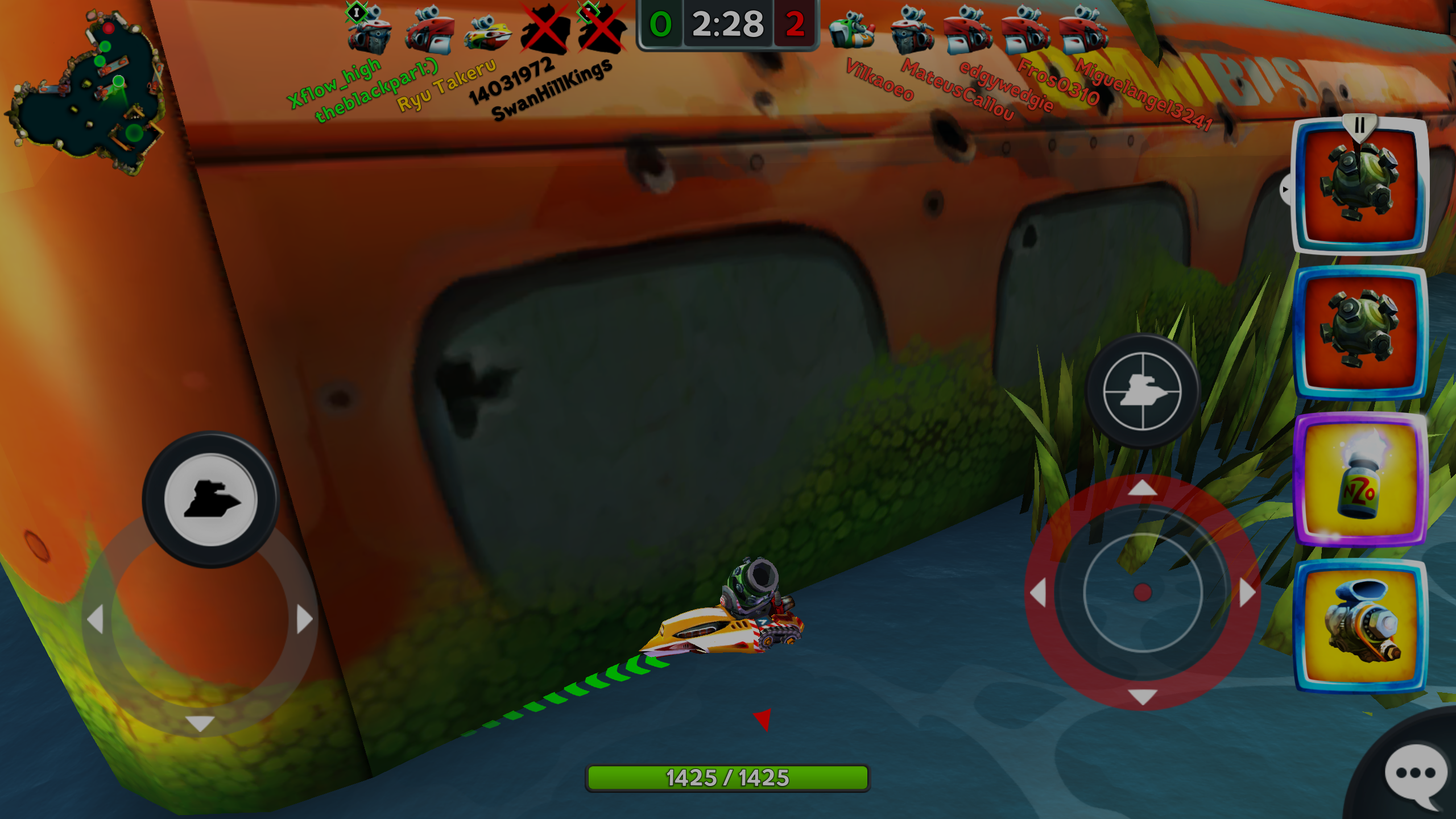Reverse using the movement wheel's down arrow
Viewport: 1456px width, 819px height.
tap(200, 723)
